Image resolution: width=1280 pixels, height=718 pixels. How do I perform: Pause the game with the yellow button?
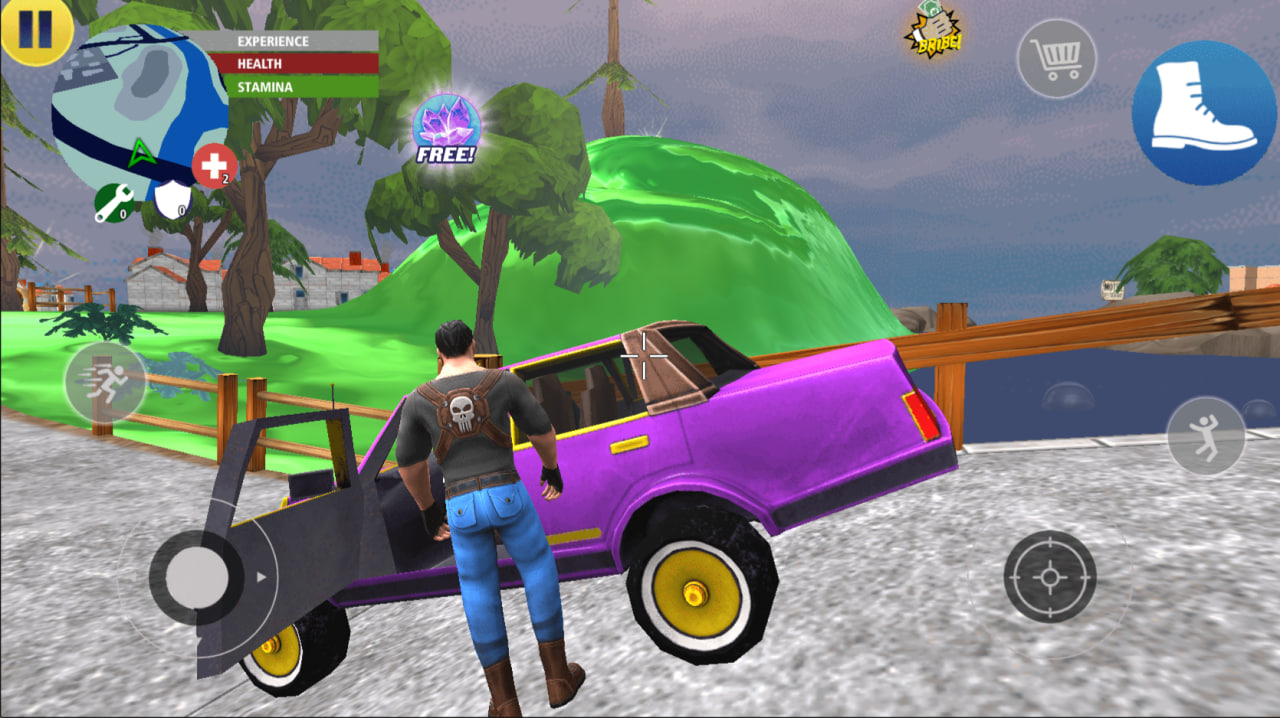[x=35, y=31]
